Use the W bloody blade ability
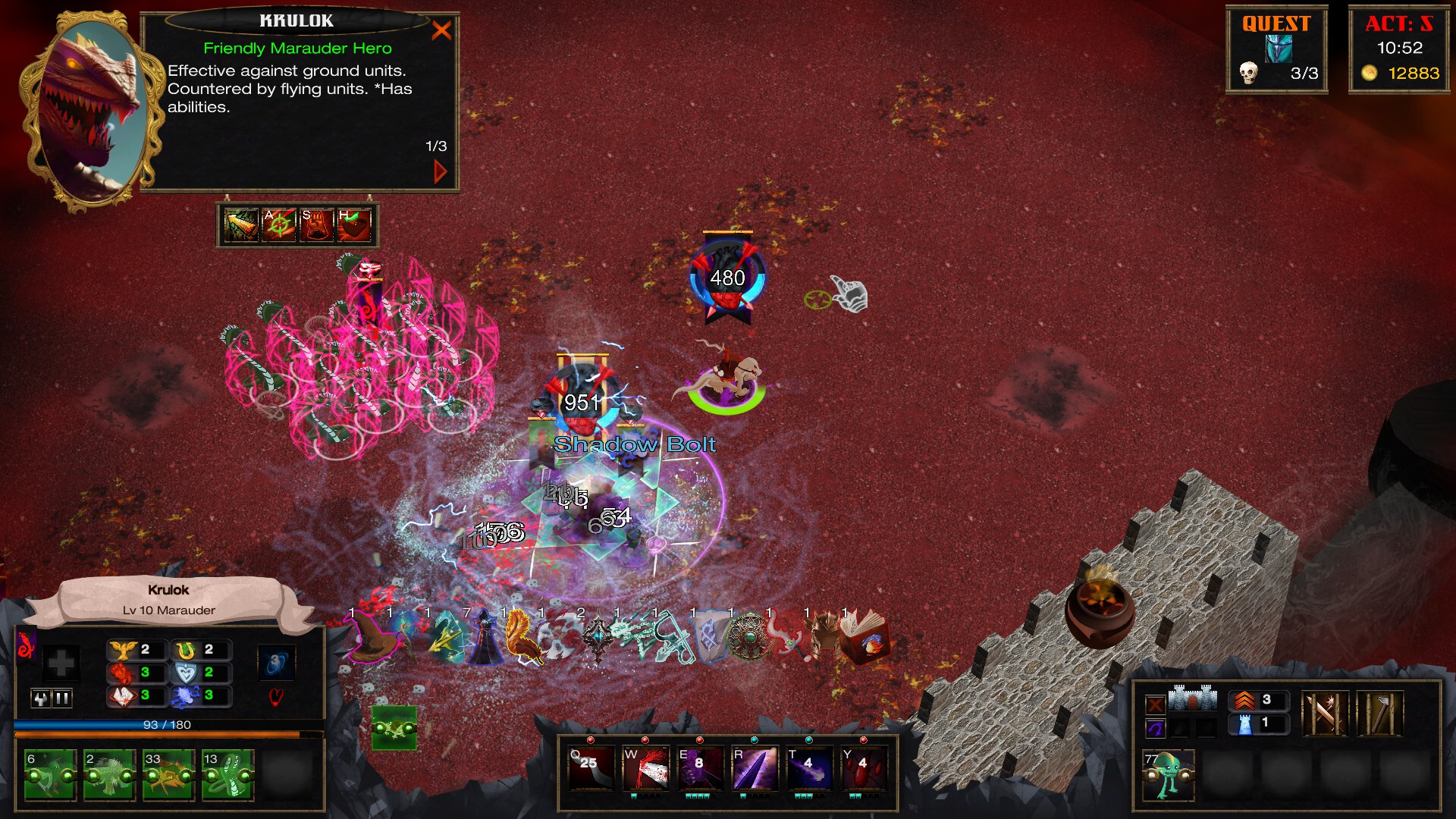1456x819 pixels. (645, 768)
